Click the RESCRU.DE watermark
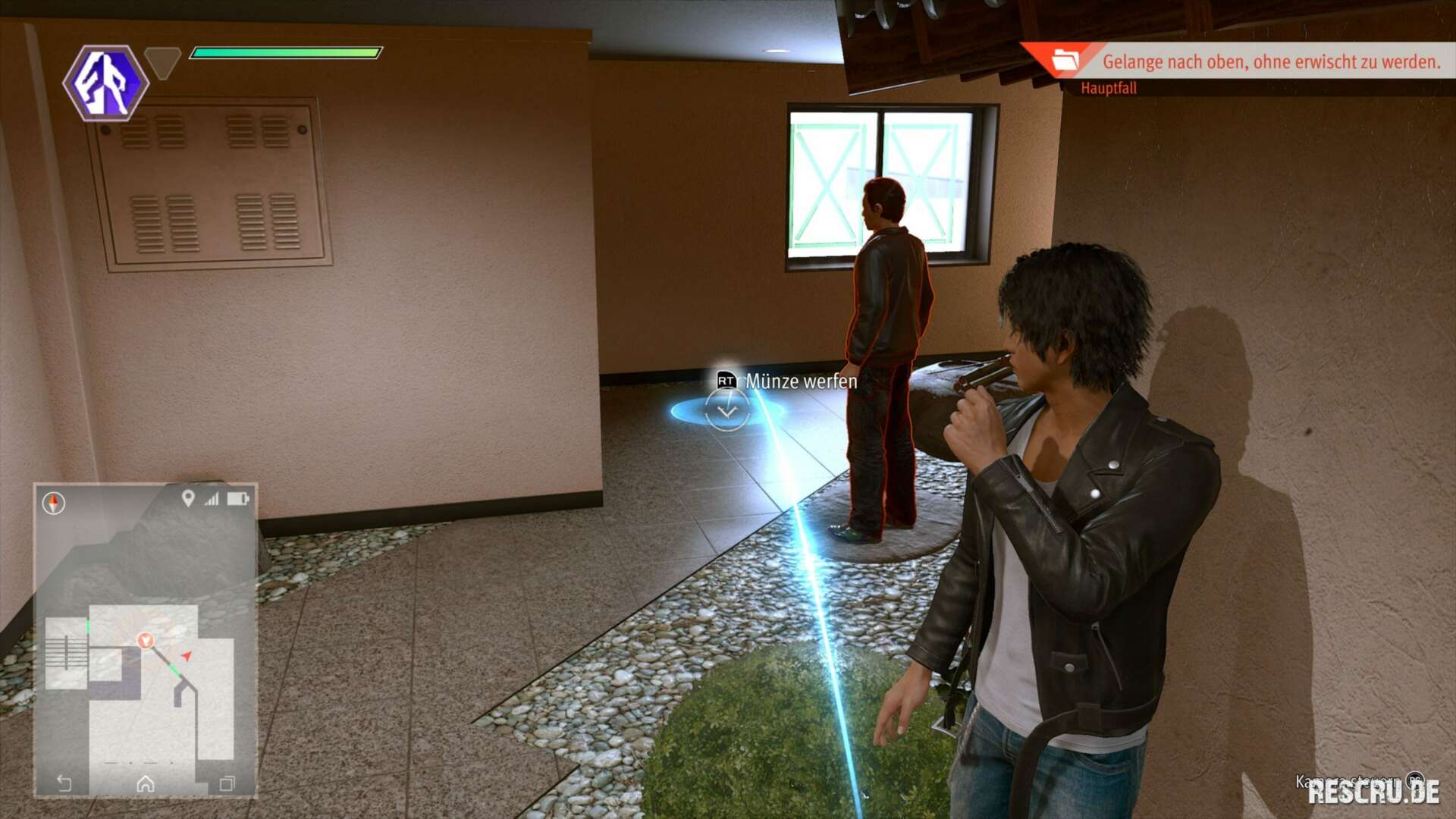This screenshot has height=819, width=1456. tap(1373, 792)
